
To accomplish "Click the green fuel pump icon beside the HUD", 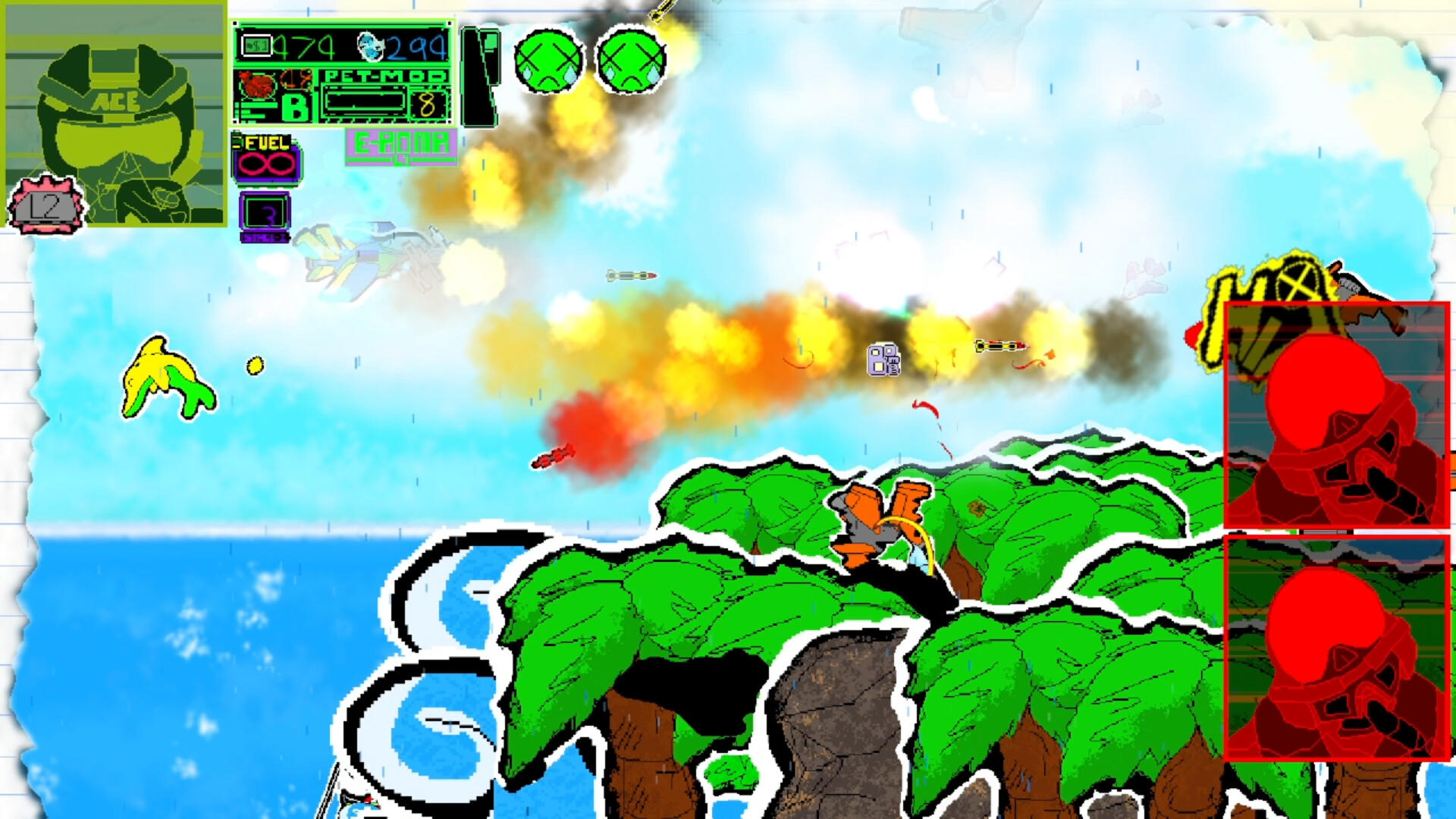I will [x=236, y=140].
